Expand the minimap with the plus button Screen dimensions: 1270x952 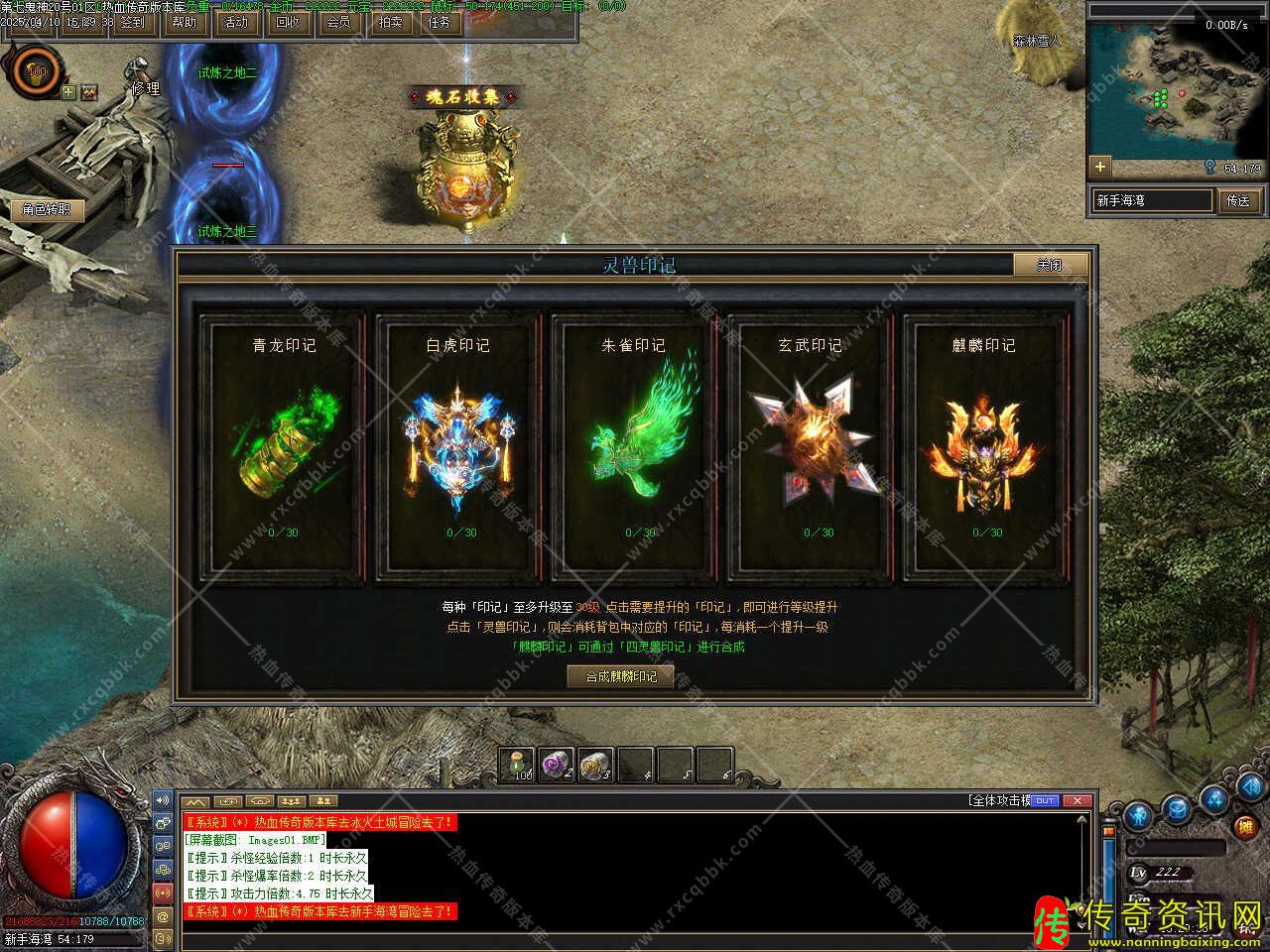[x=1099, y=167]
